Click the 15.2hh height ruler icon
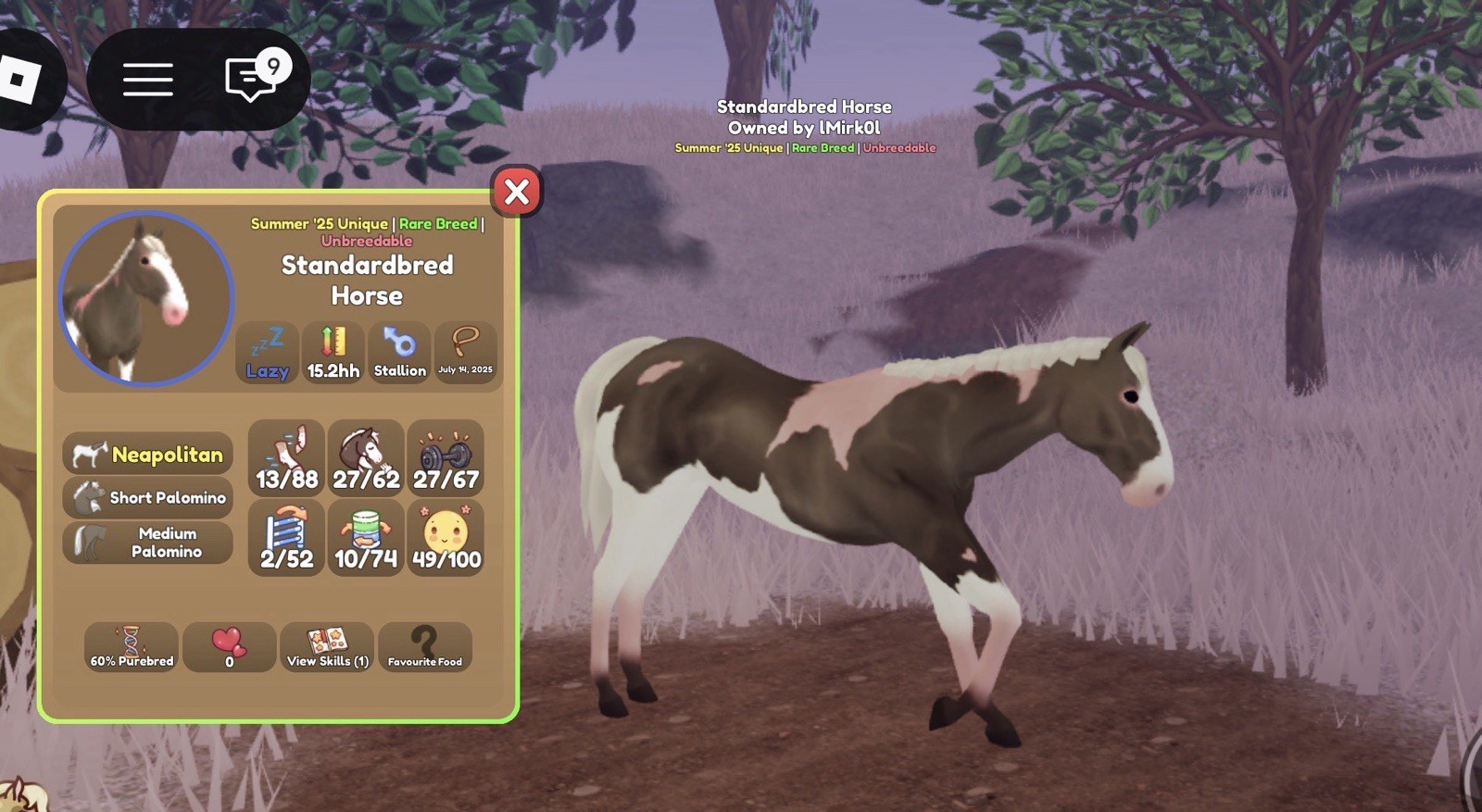The image size is (1482, 812). pyautogui.click(x=333, y=352)
